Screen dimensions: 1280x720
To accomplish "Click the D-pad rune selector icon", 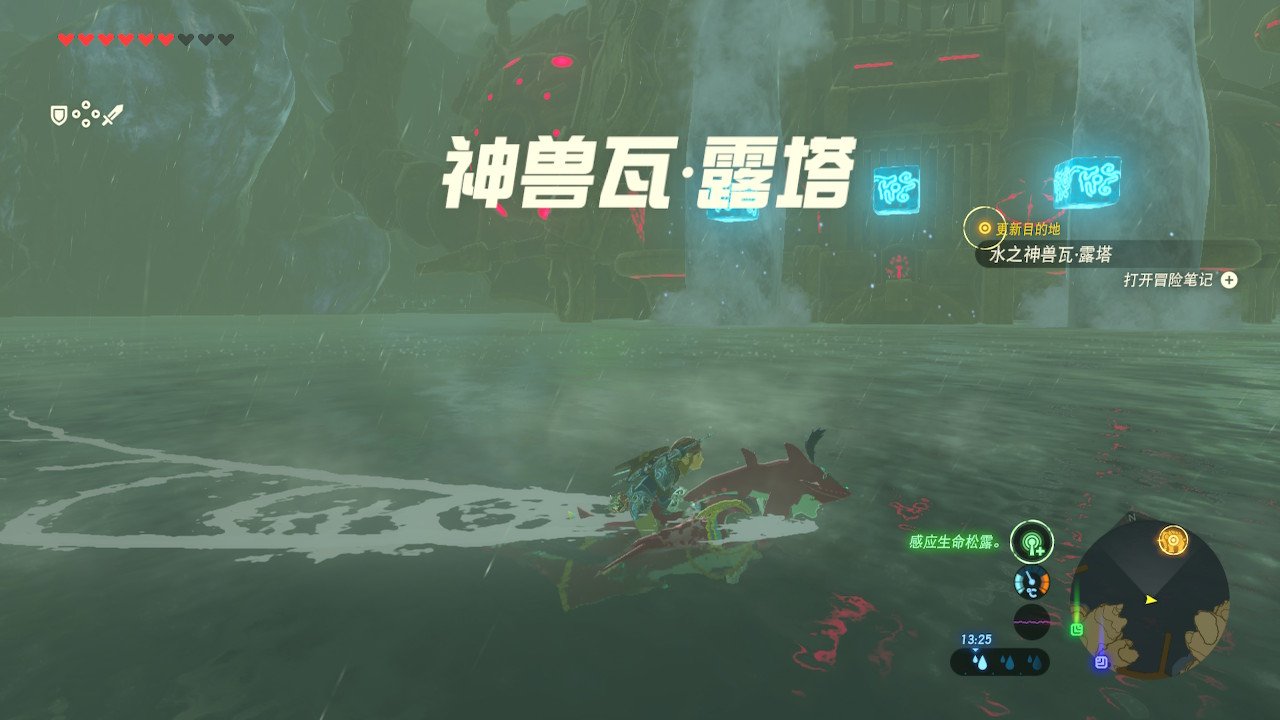I will [86, 113].
